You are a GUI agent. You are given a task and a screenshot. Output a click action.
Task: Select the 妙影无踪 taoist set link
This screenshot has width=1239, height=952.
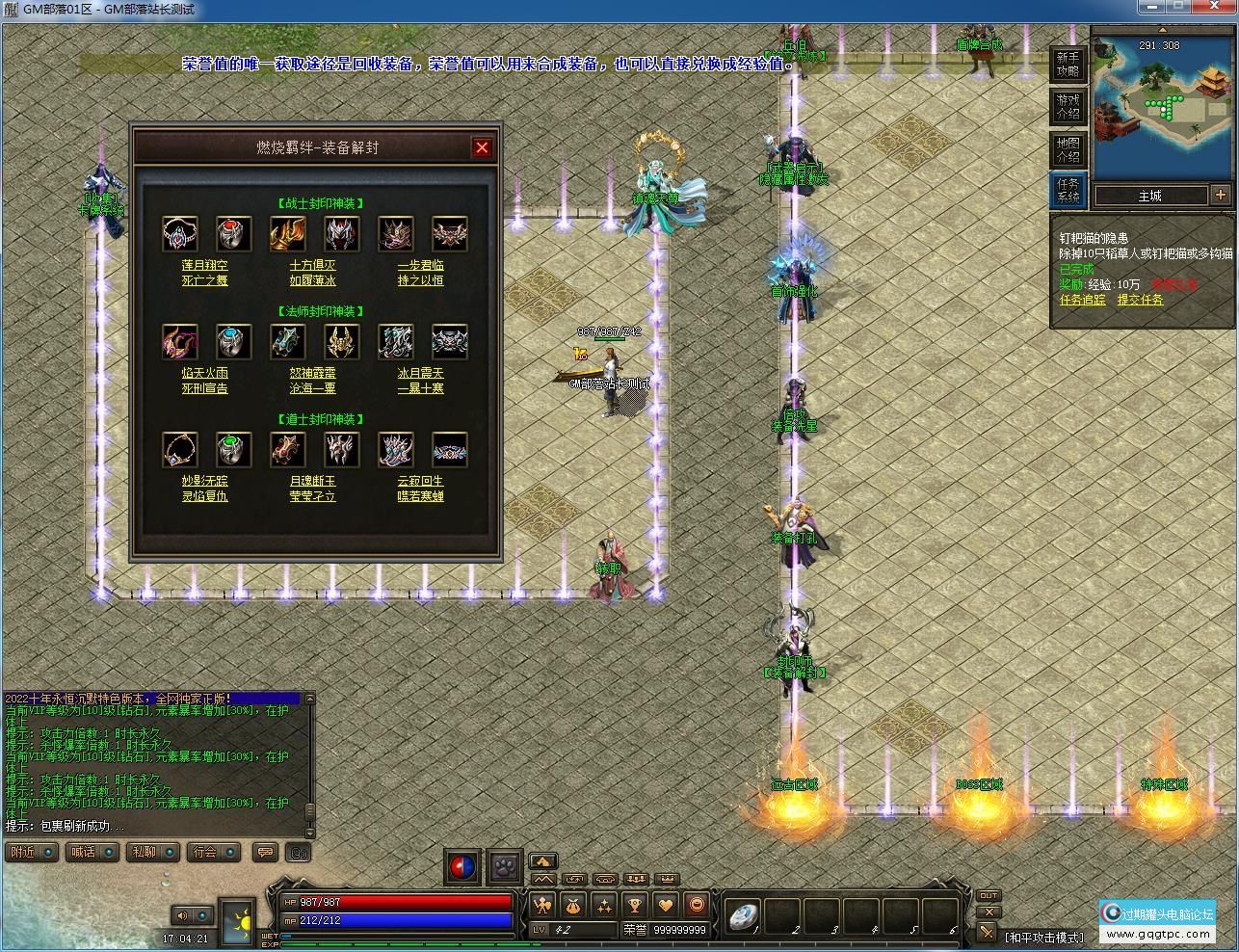204,481
